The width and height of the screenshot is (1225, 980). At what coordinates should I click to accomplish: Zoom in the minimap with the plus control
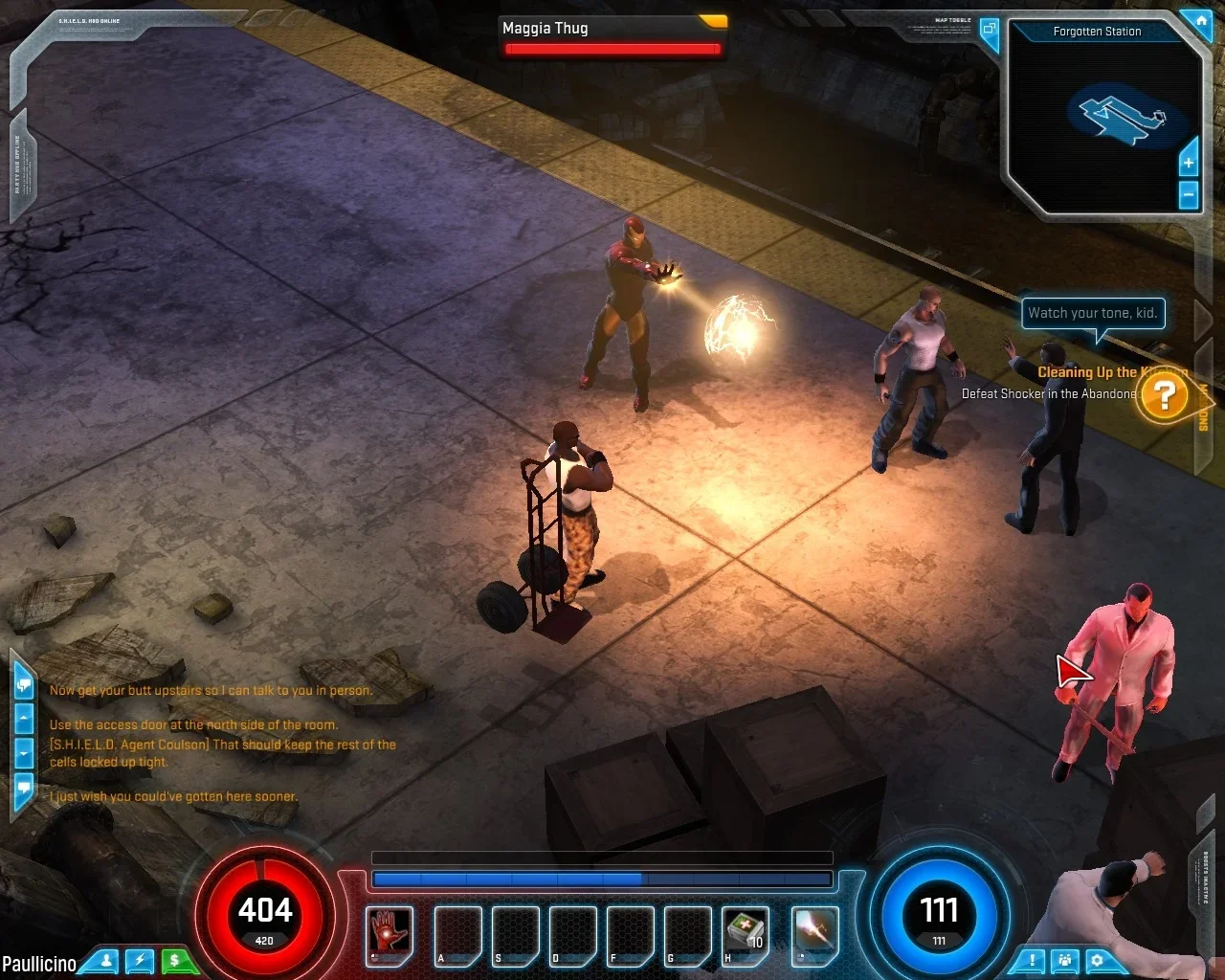1187,163
